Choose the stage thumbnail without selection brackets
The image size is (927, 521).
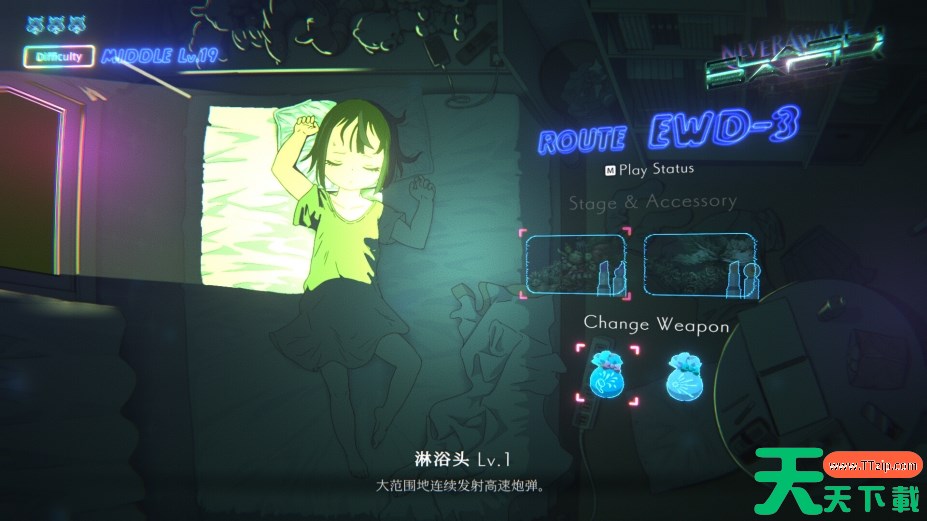click(x=697, y=264)
